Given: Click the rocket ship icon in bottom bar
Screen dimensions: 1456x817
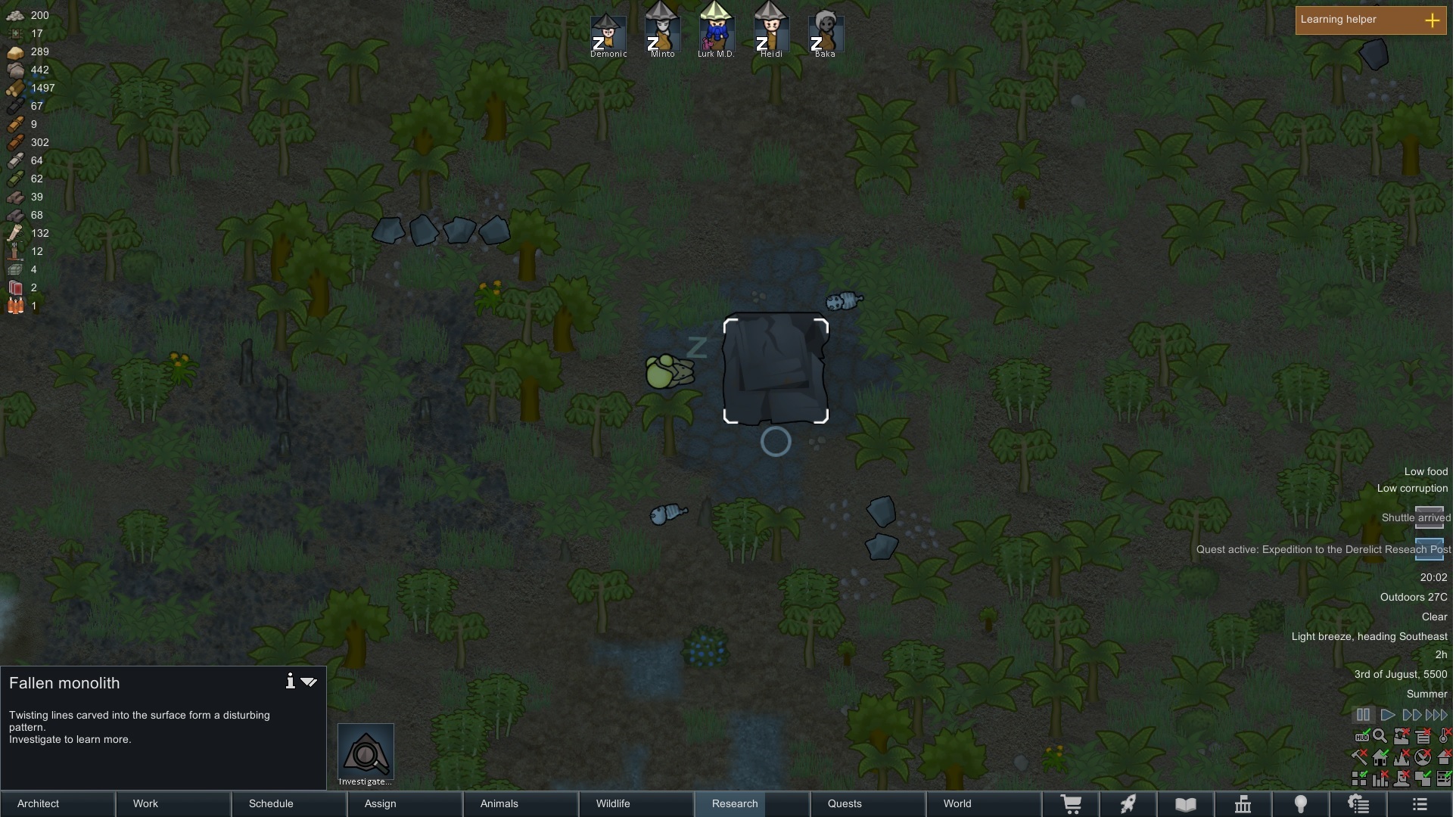Looking at the screenshot, I should pyautogui.click(x=1128, y=804).
